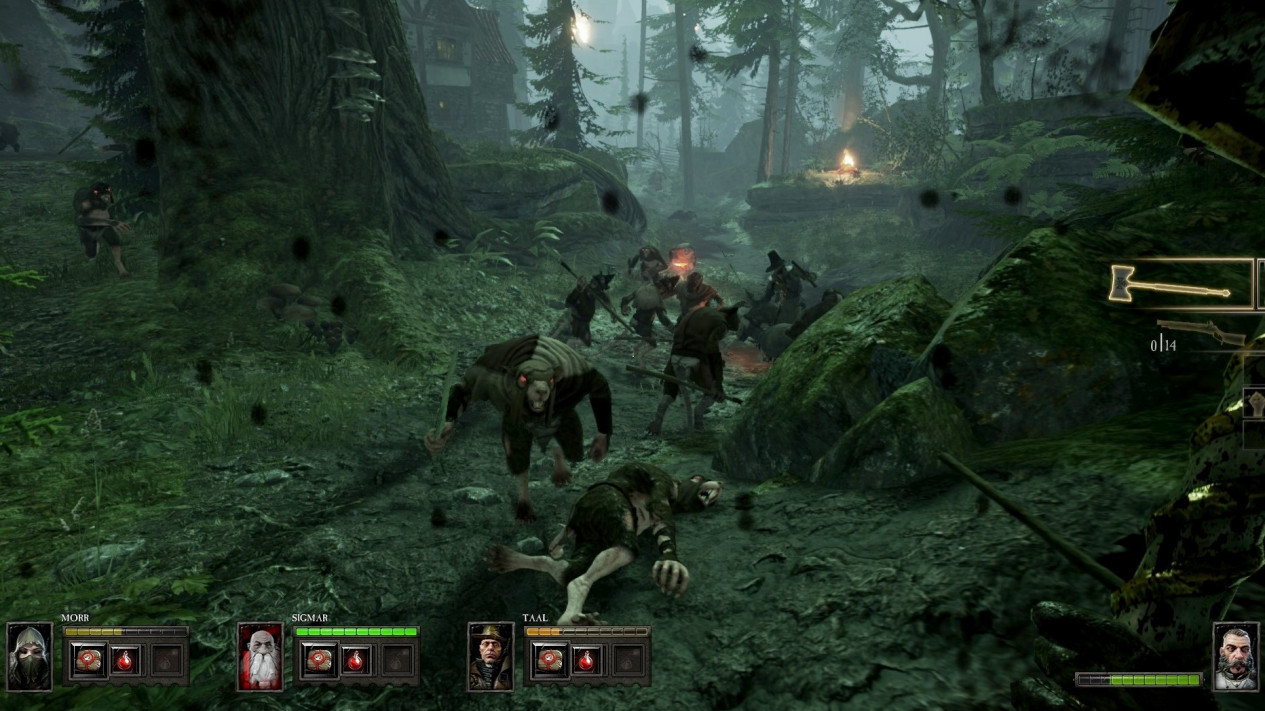This screenshot has height=711, width=1265.
Task: Click Taal's medical supplies slot
Action: click(551, 660)
